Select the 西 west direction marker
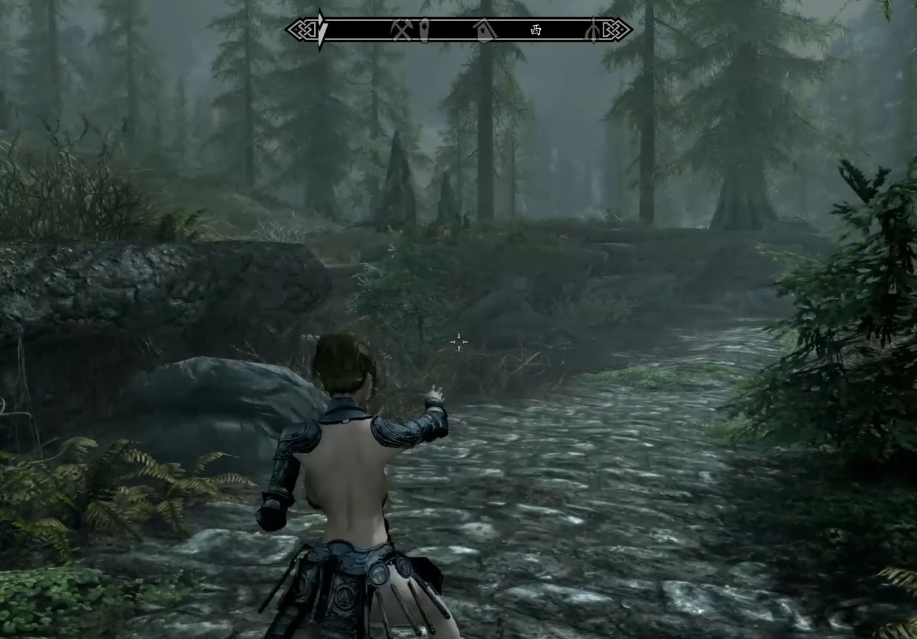 536,30
